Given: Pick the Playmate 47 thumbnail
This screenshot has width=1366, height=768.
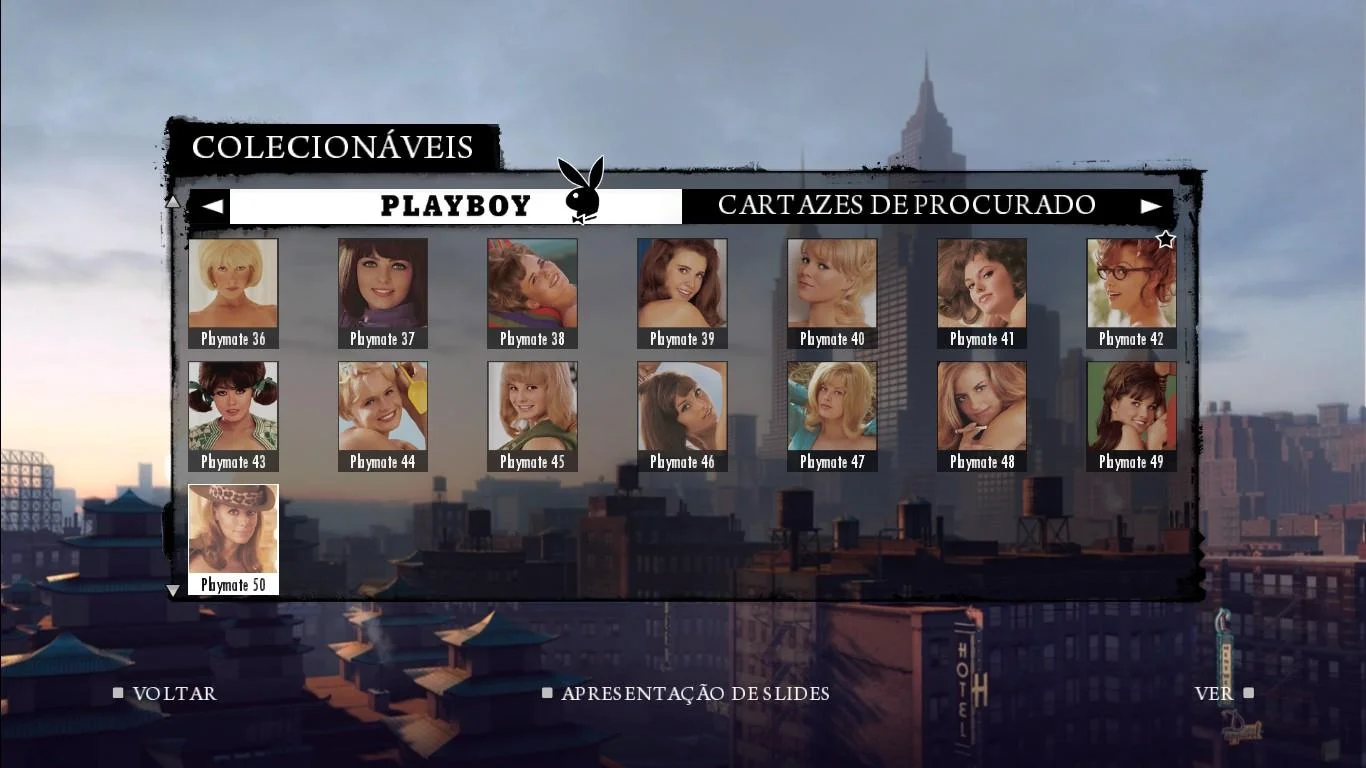Looking at the screenshot, I should (x=832, y=416).
